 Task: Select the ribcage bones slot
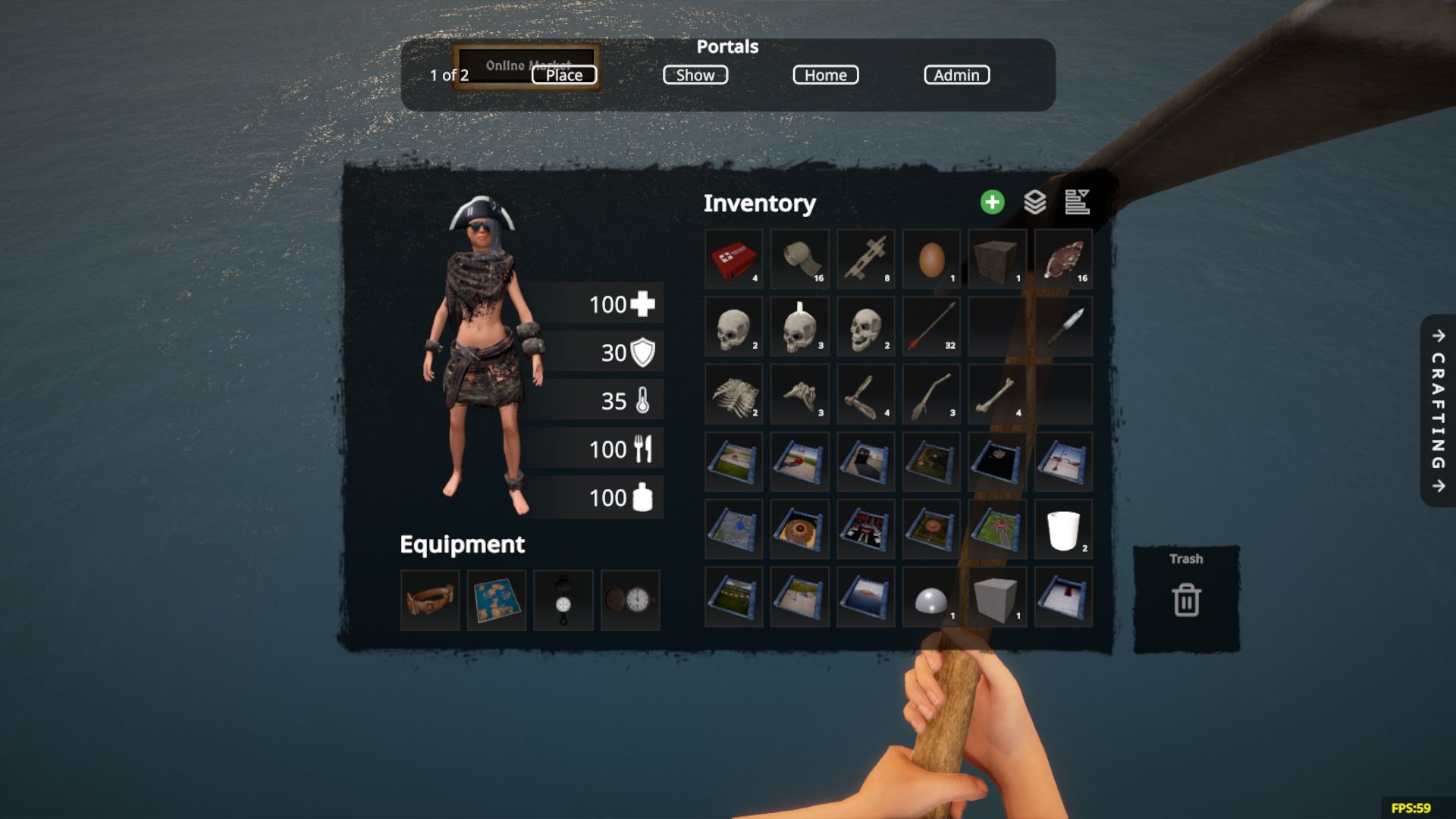tap(733, 394)
